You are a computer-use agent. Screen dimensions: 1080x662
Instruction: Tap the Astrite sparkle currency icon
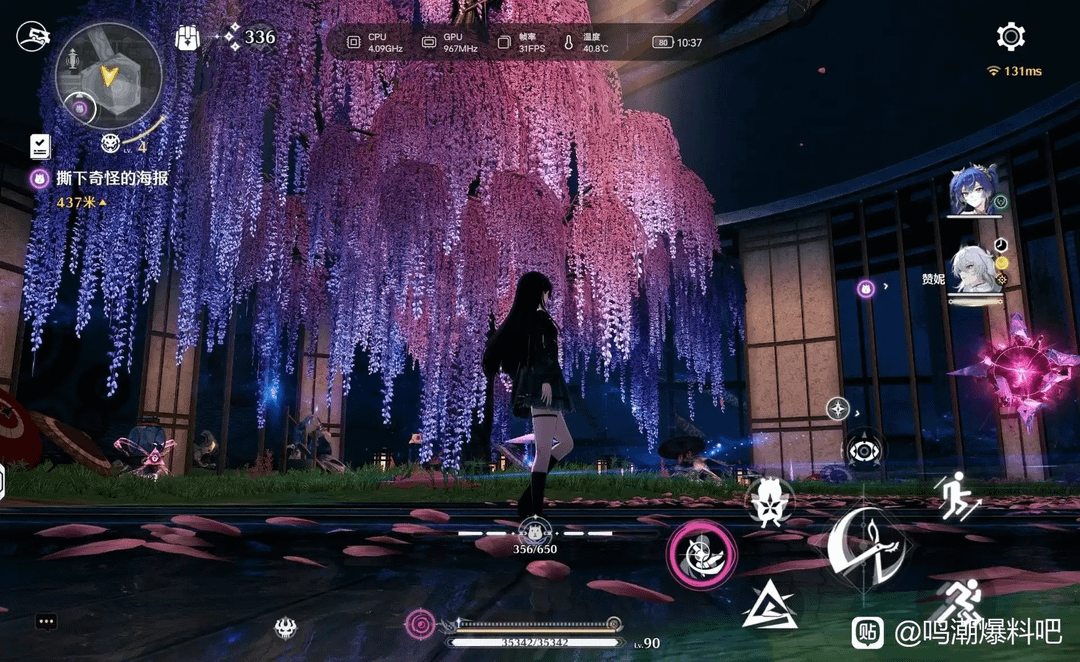[232, 38]
